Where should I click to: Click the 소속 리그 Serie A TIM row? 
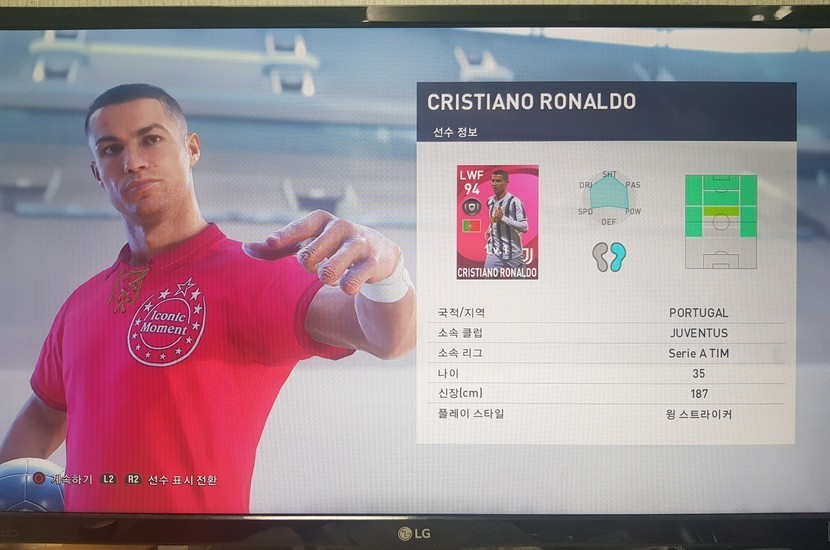tap(606, 354)
